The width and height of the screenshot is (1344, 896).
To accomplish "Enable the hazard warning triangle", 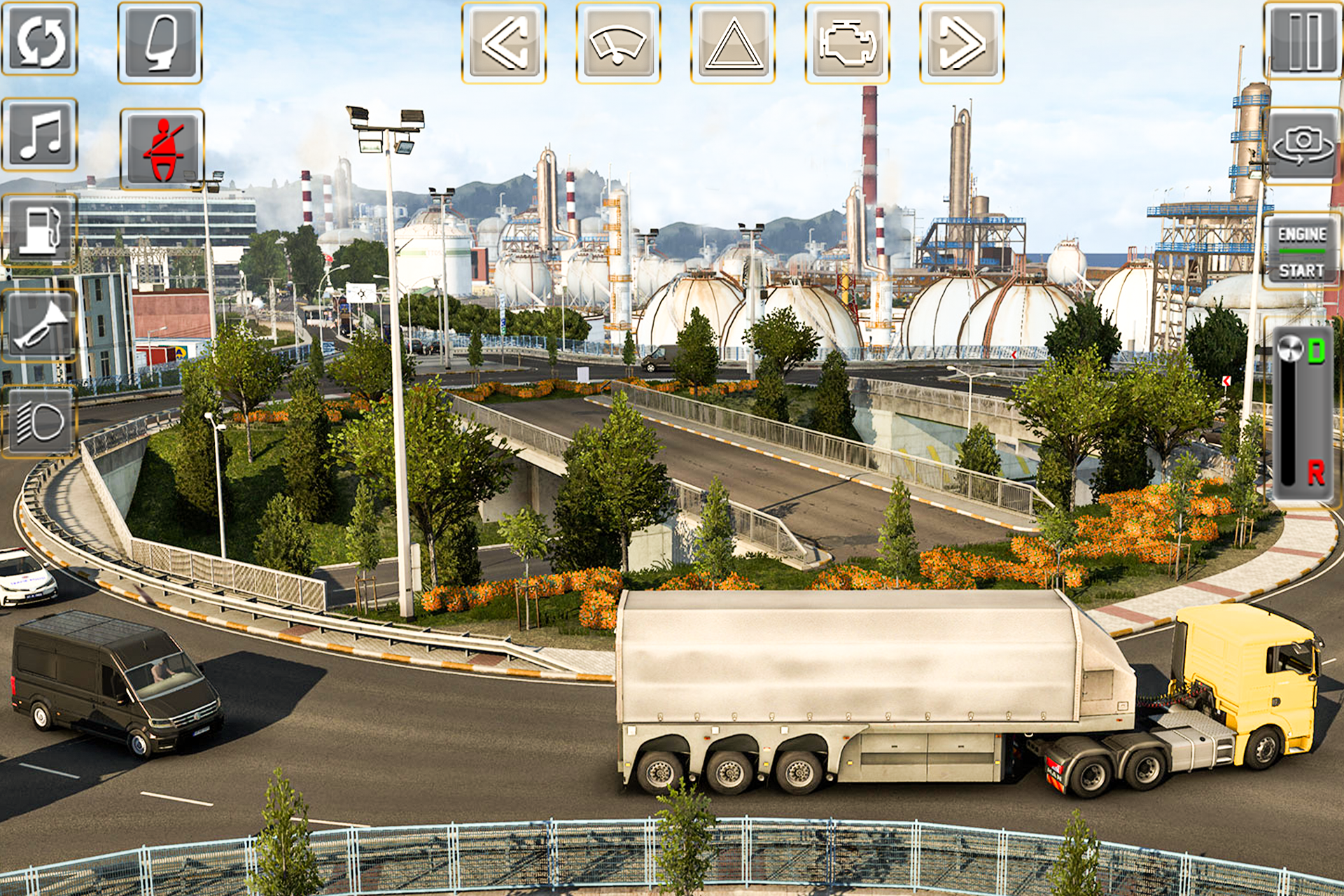I will [734, 45].
